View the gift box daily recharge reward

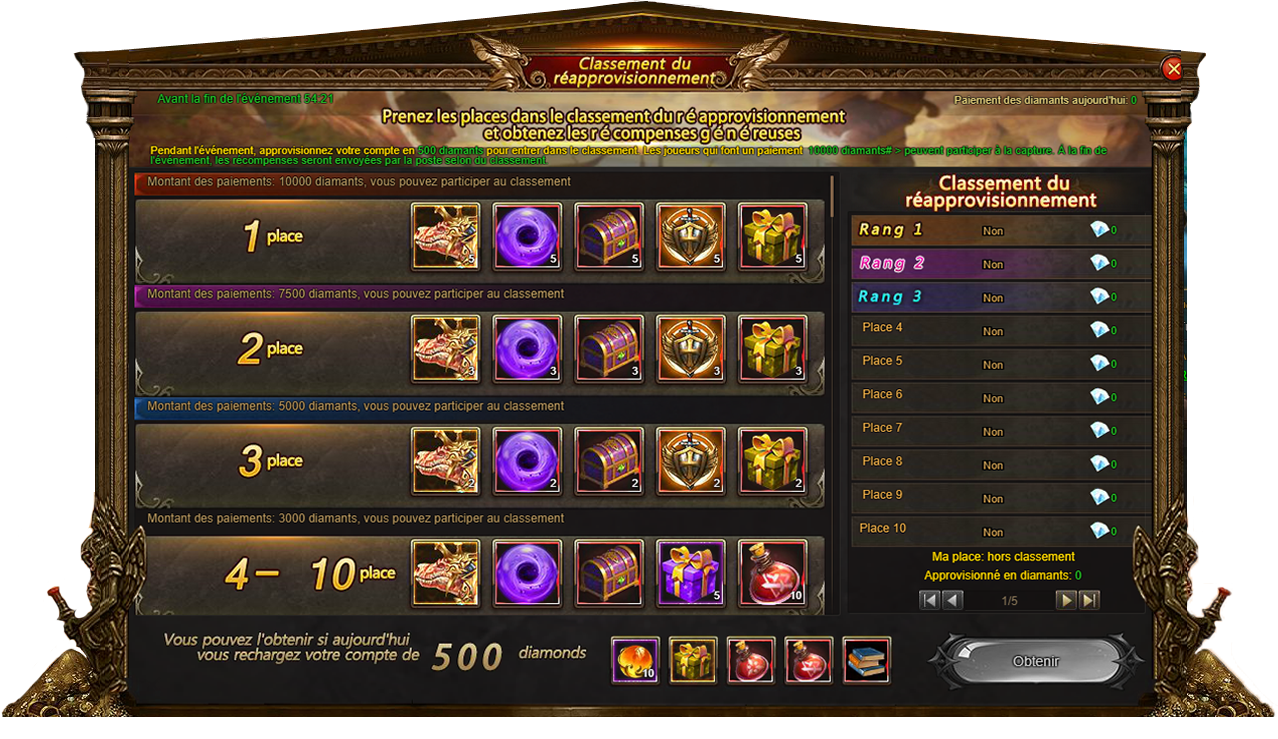pos(692,660)
